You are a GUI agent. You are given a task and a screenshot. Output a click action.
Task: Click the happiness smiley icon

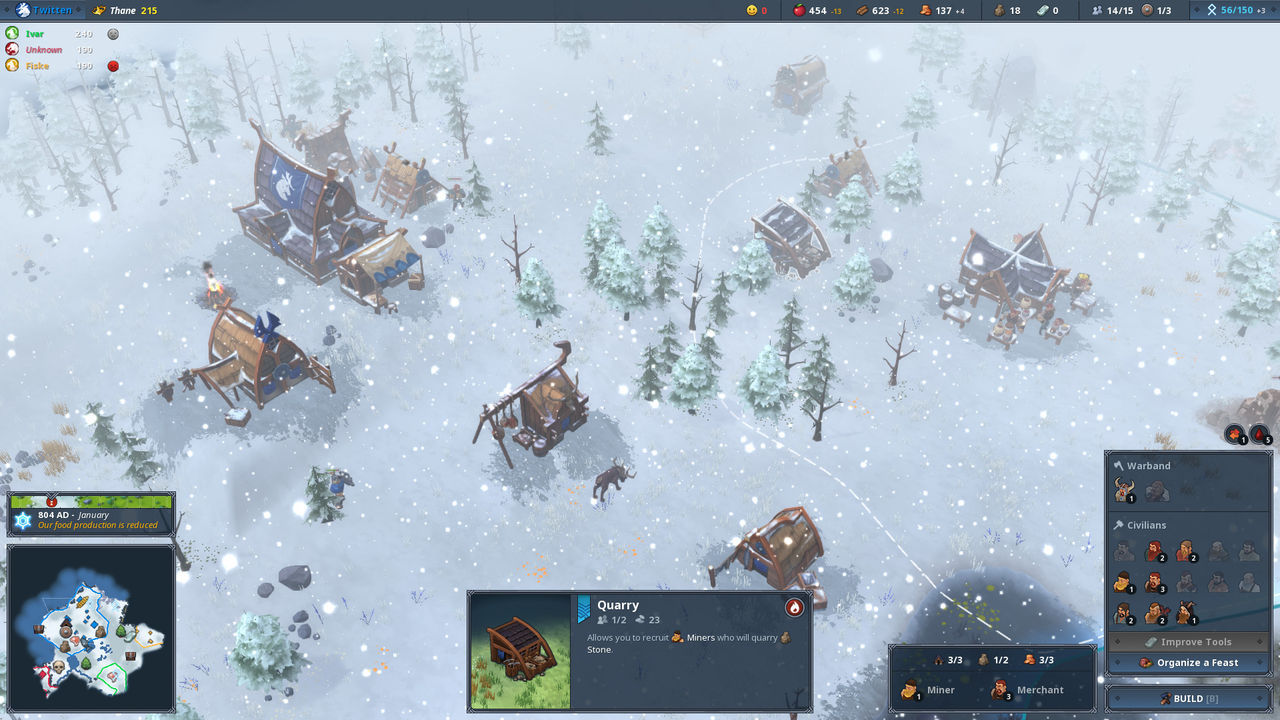coord(753,11)
